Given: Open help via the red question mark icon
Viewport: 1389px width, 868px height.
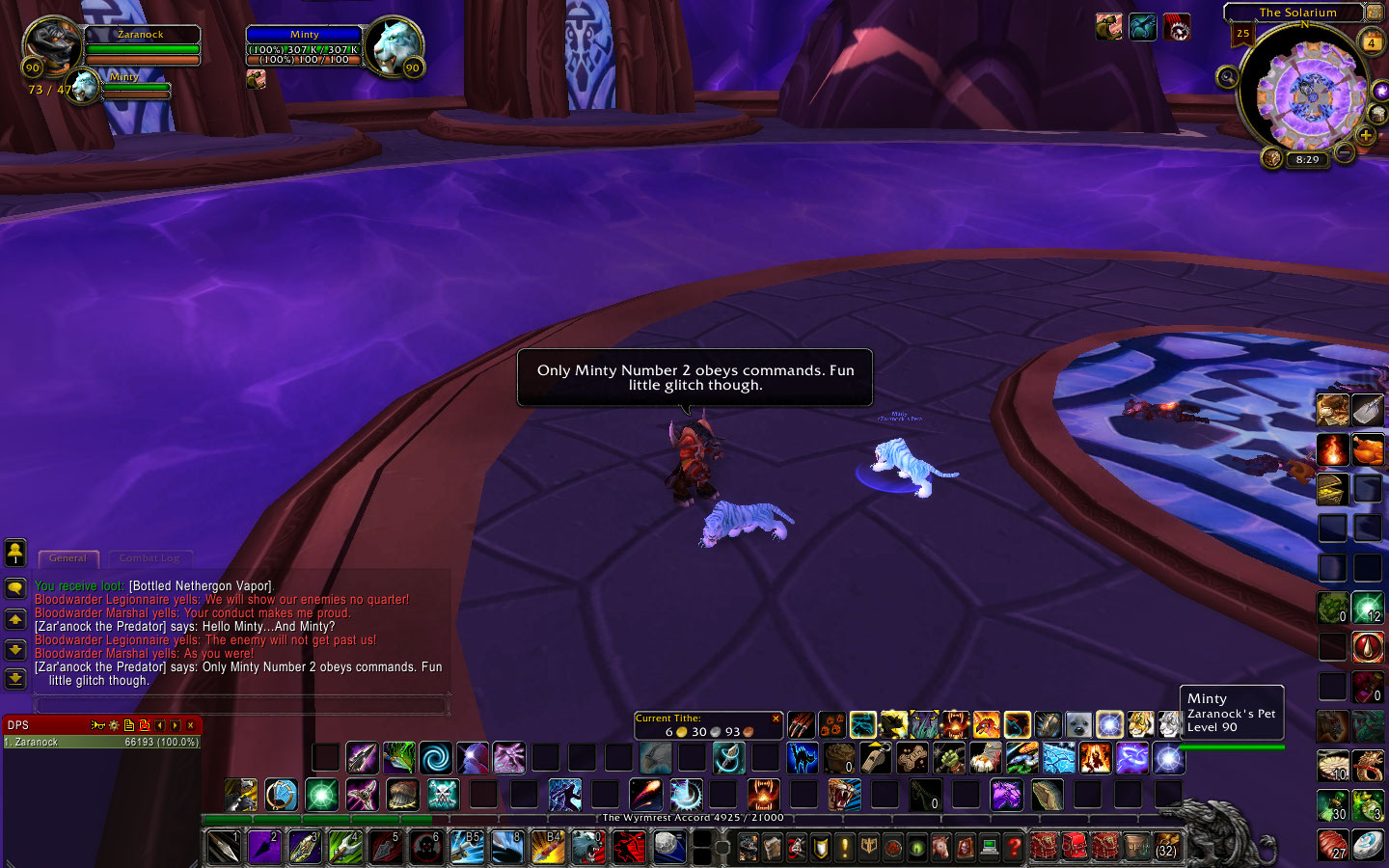Looking at the screenshot, I should pyautogui.click(x=1014, y=848).
